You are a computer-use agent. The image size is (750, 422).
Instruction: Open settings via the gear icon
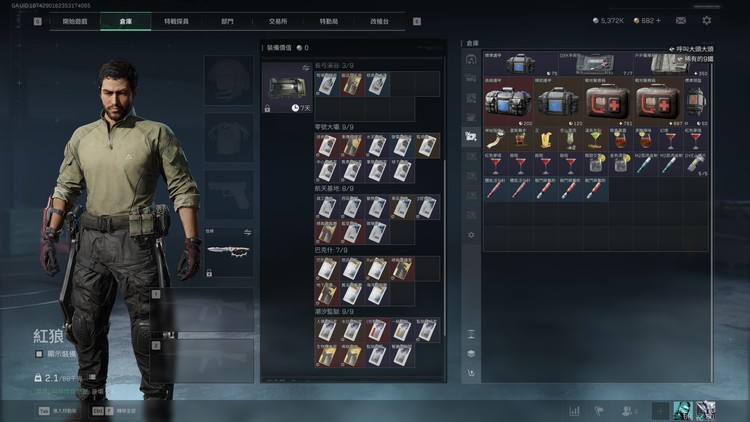pyautogui.click(x=707, y=20)
